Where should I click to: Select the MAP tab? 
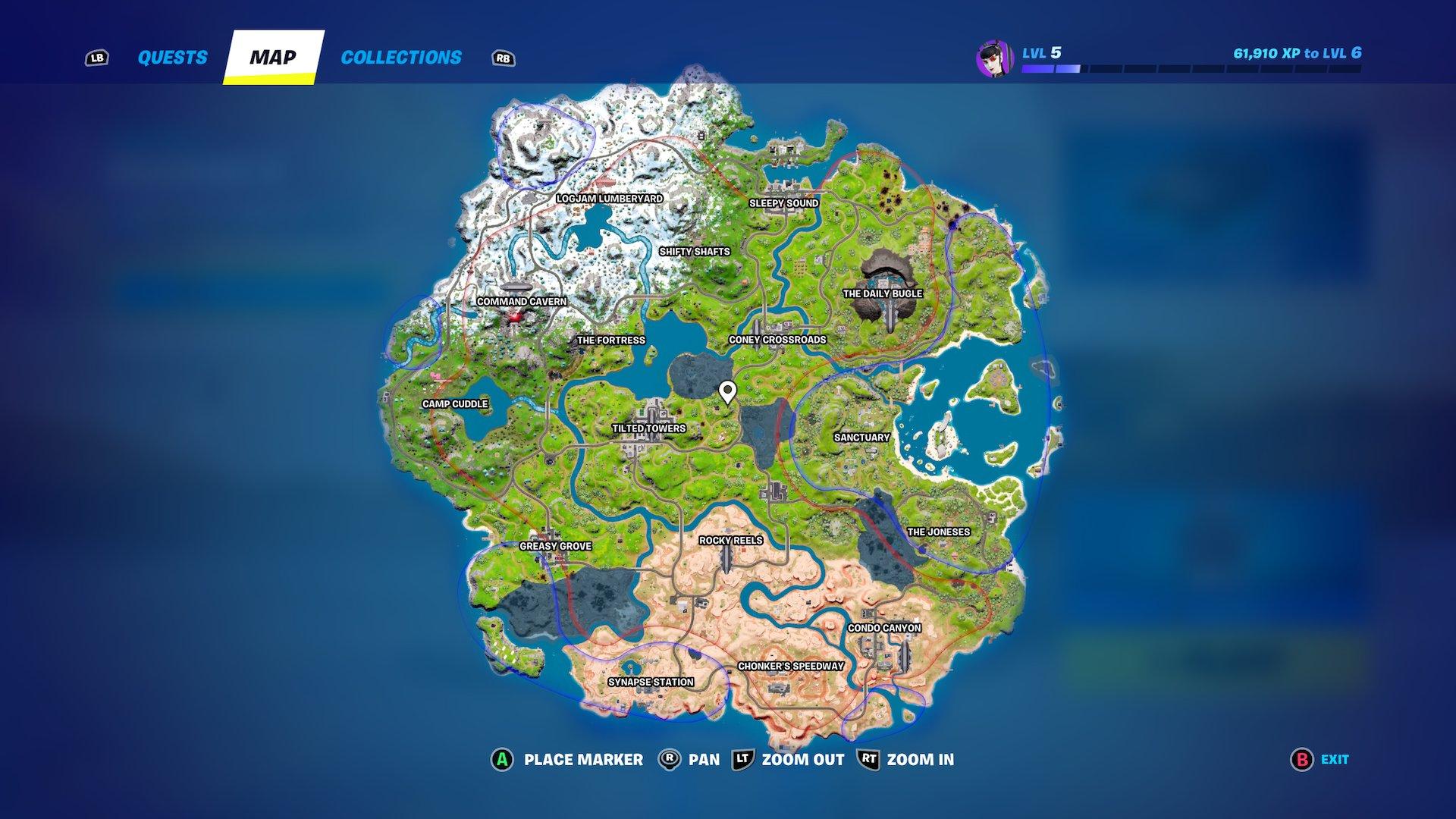coord(273,55)
